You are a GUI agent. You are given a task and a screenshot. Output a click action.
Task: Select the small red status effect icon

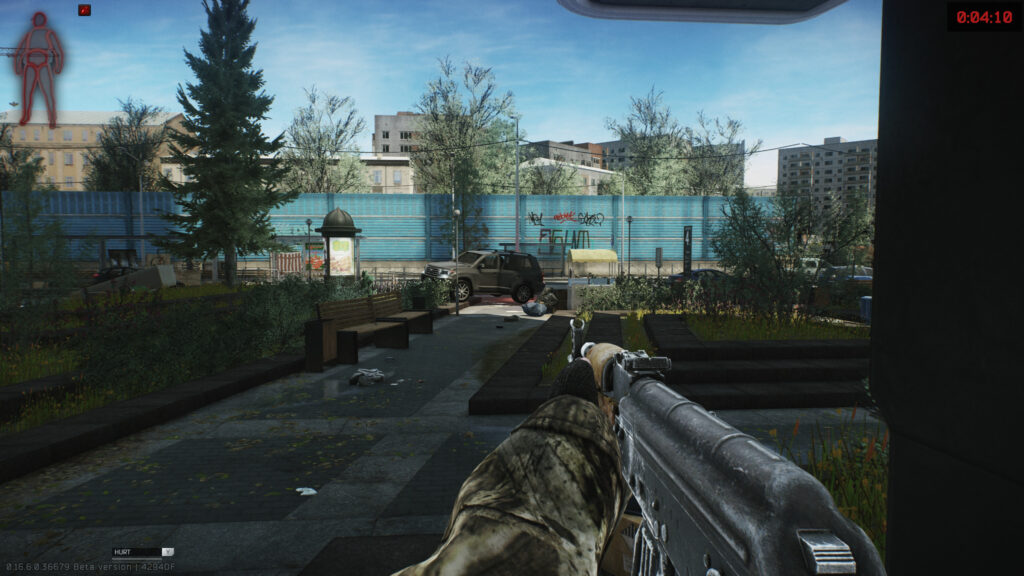point(84,10)
